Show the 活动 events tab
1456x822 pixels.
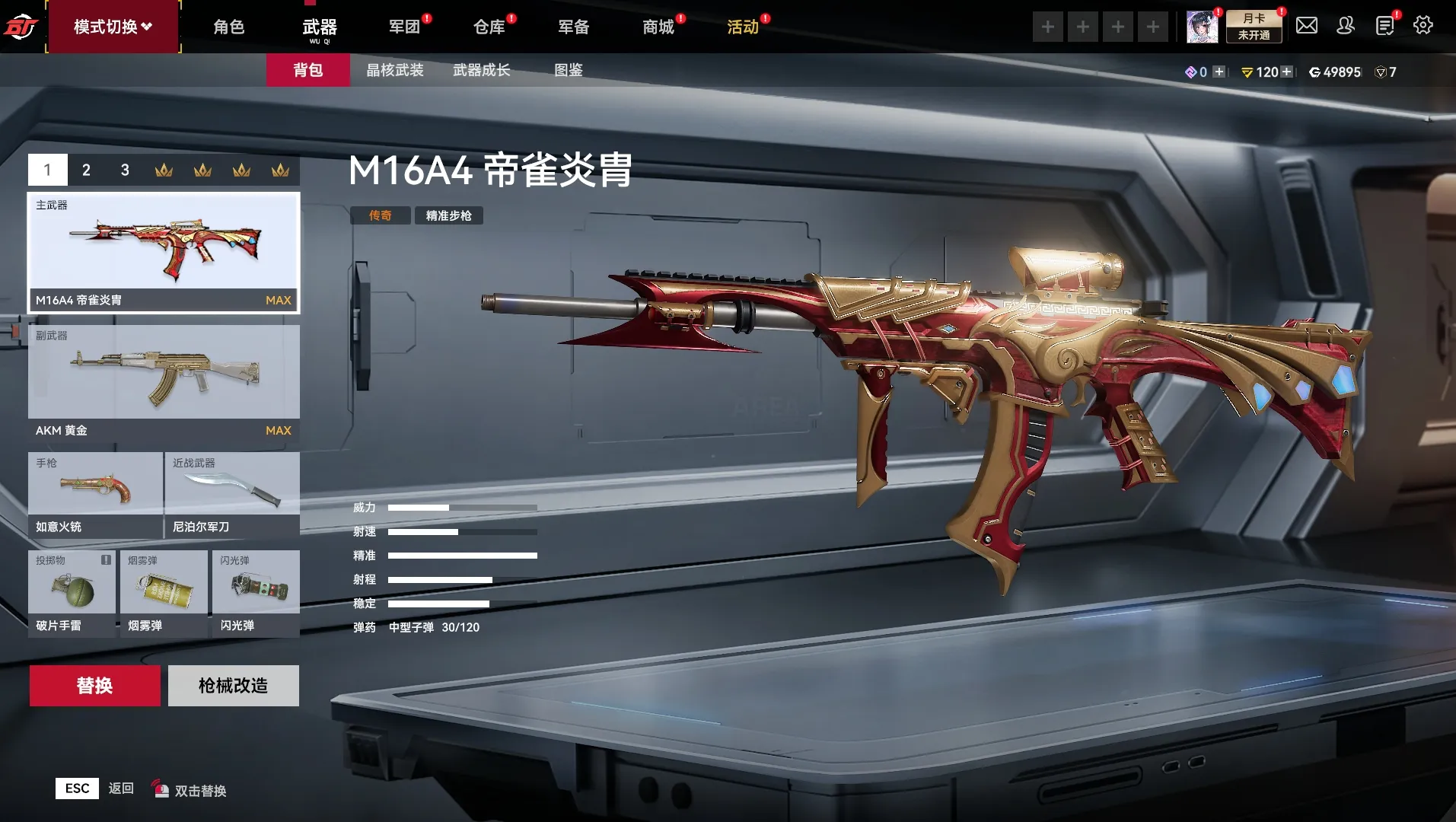click(743, 27)
